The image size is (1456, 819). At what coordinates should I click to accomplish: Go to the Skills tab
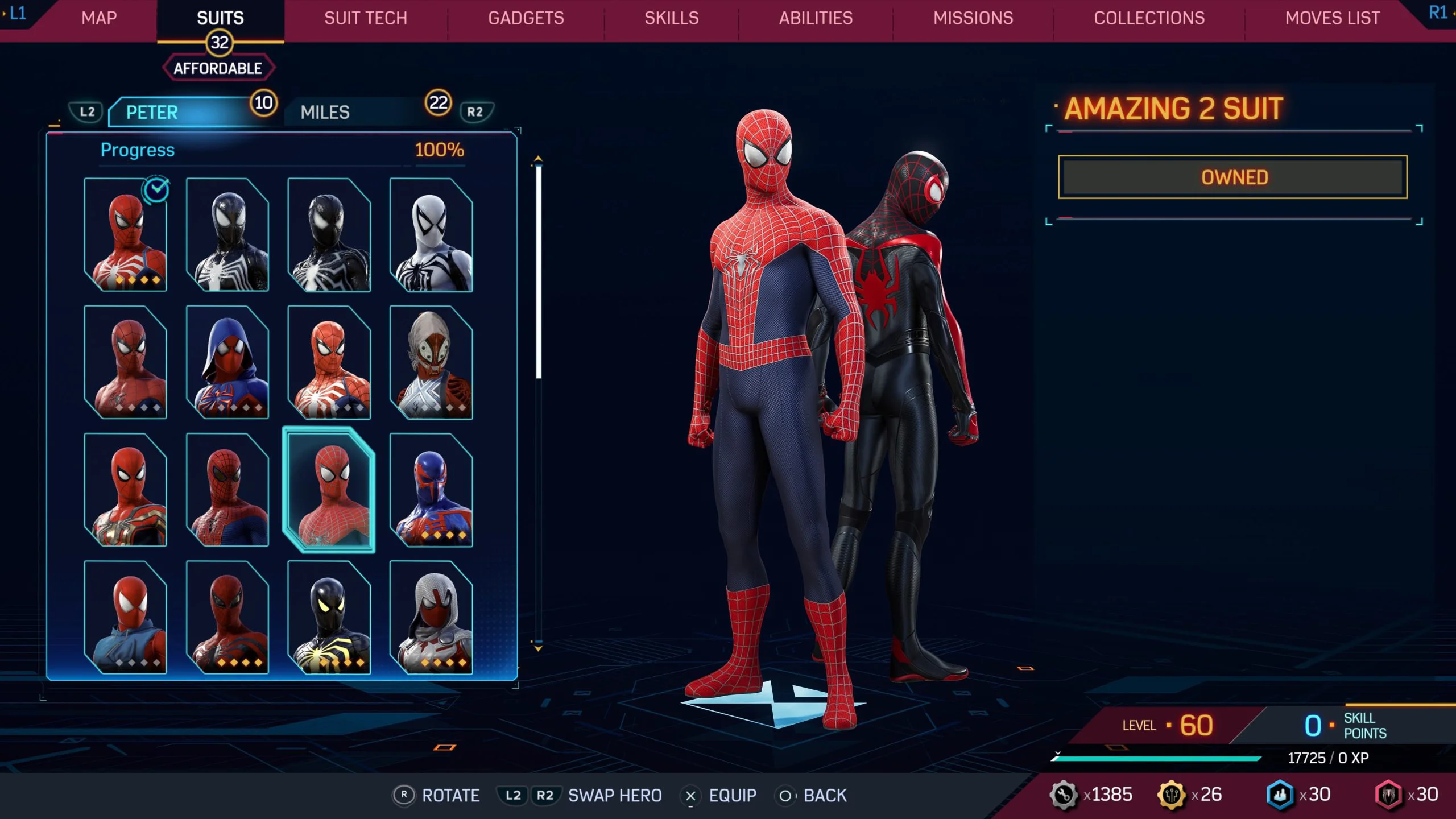pos(672,18)
